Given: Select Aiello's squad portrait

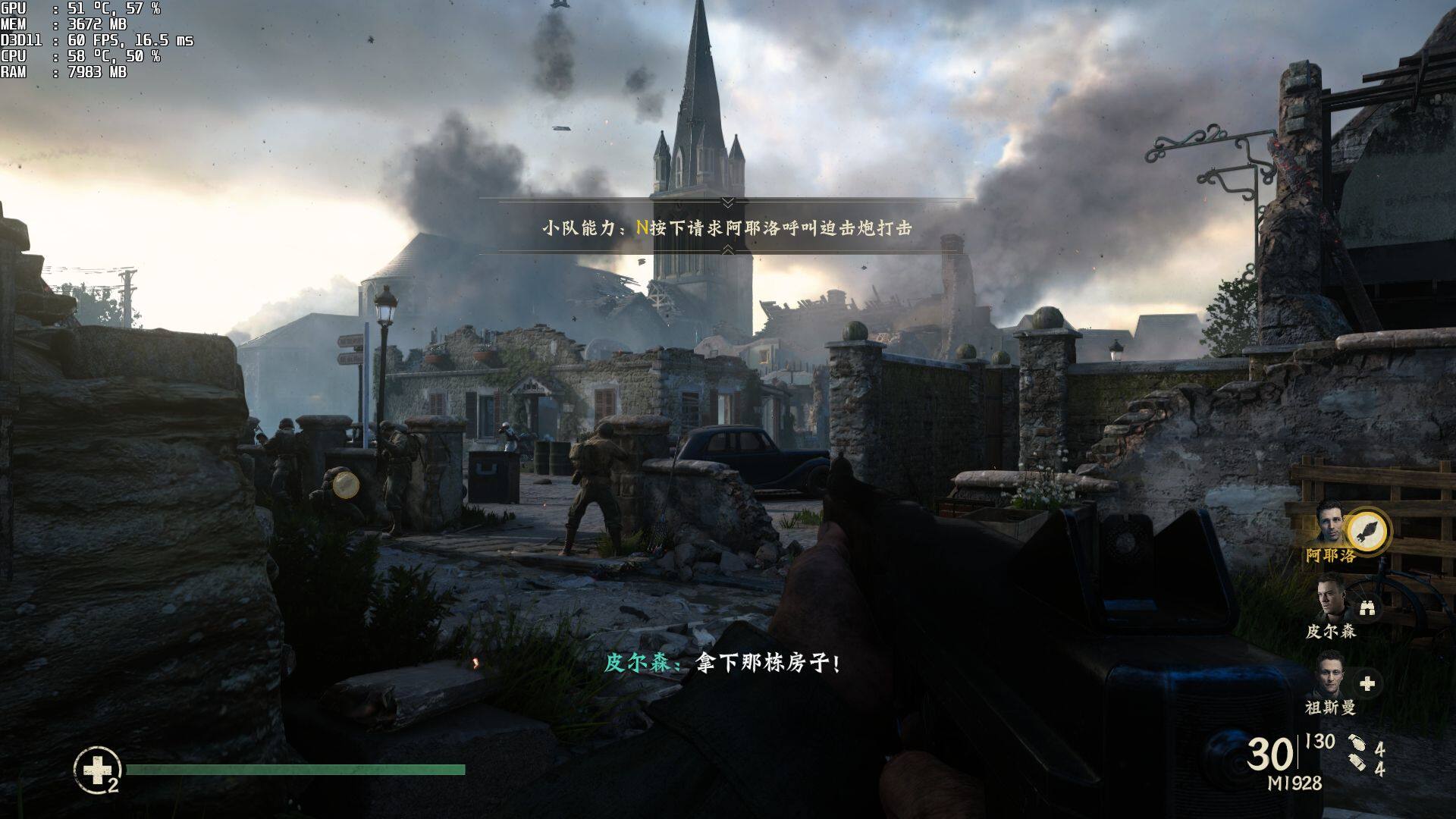Looking at the screenshot, I should 1331,521.
